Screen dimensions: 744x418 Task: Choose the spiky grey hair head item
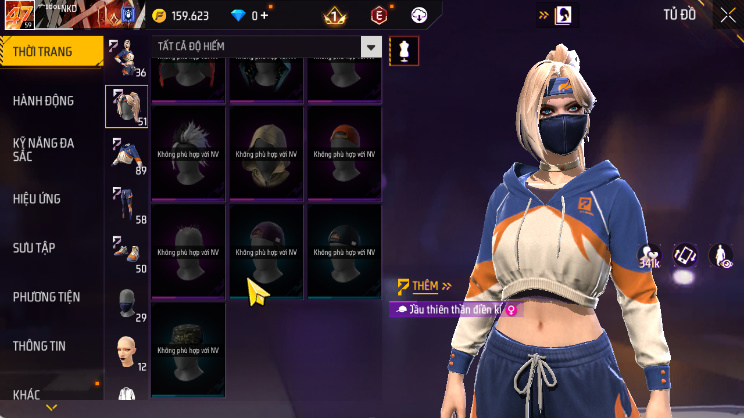tap(187, 151)
